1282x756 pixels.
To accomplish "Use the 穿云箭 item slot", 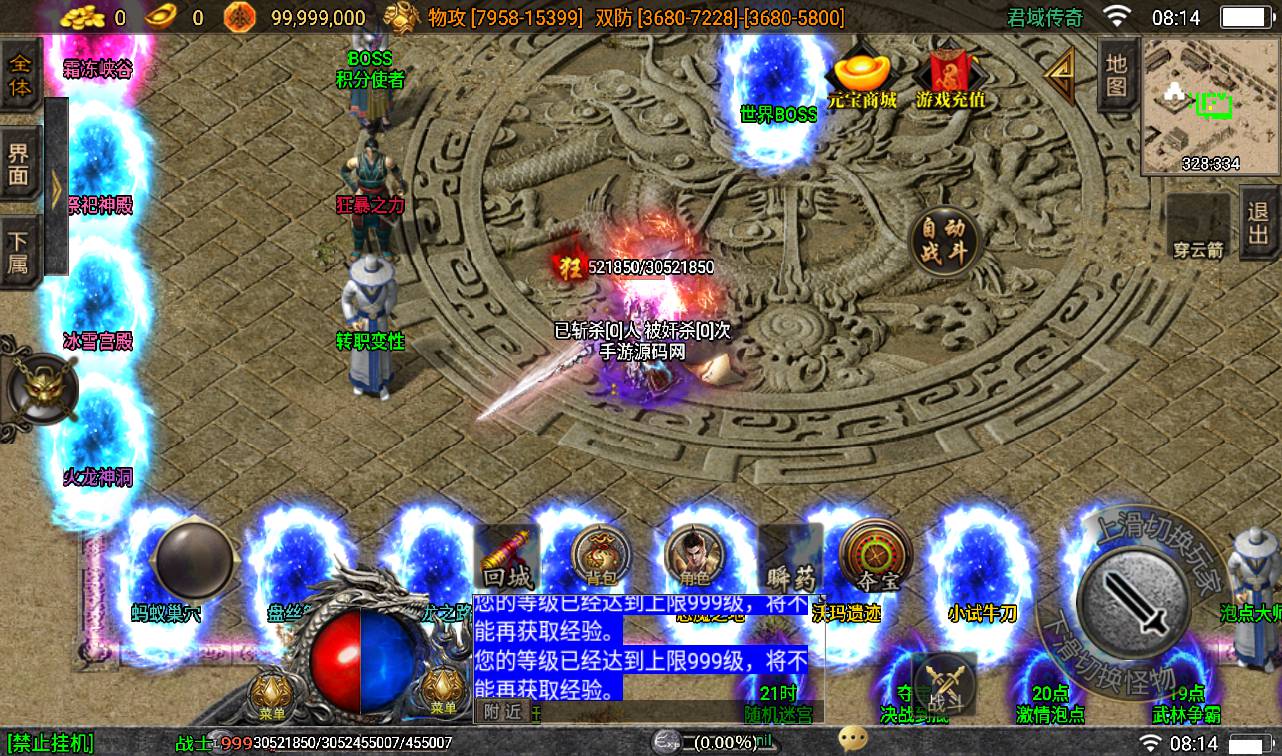I will [1199, 228].
